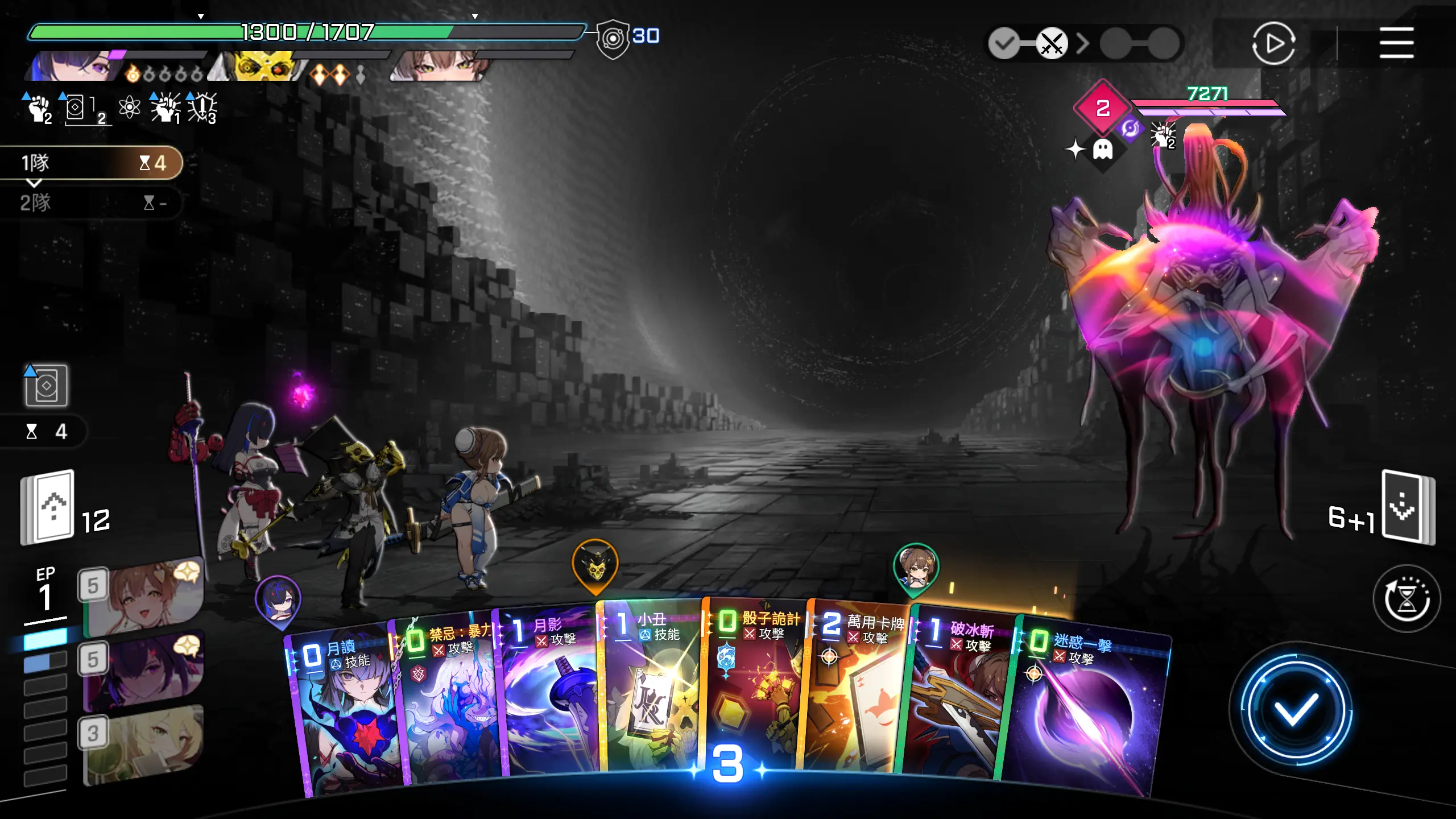The width and height of the screenshot is (1456, 819).
Task: Activate the blonde character EP 3 skill
Action: click(142, 745)
